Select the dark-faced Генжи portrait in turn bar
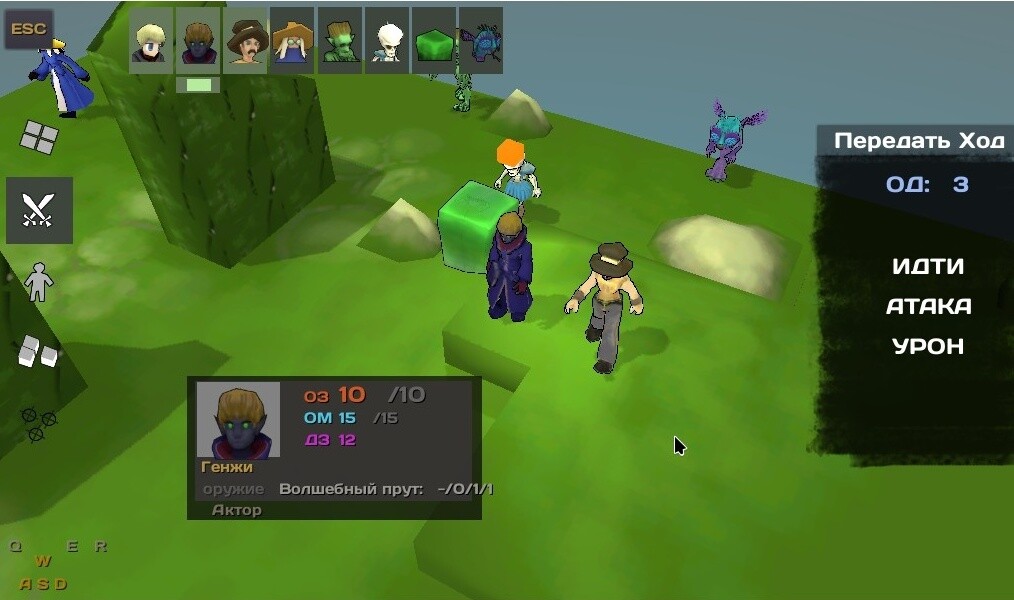 tap(198, 41)
